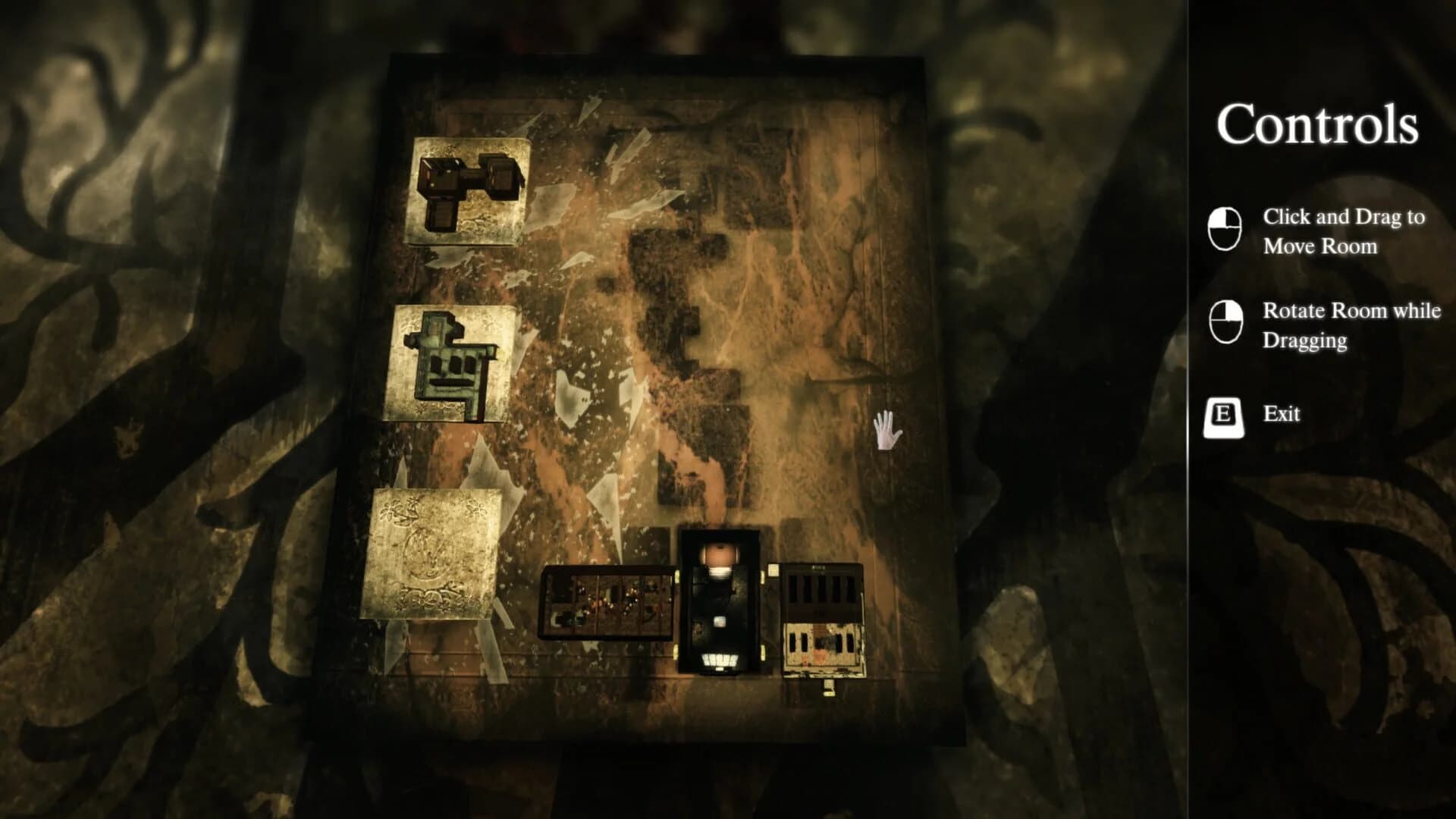Click the hand cursor on the board

pos(886,428)
